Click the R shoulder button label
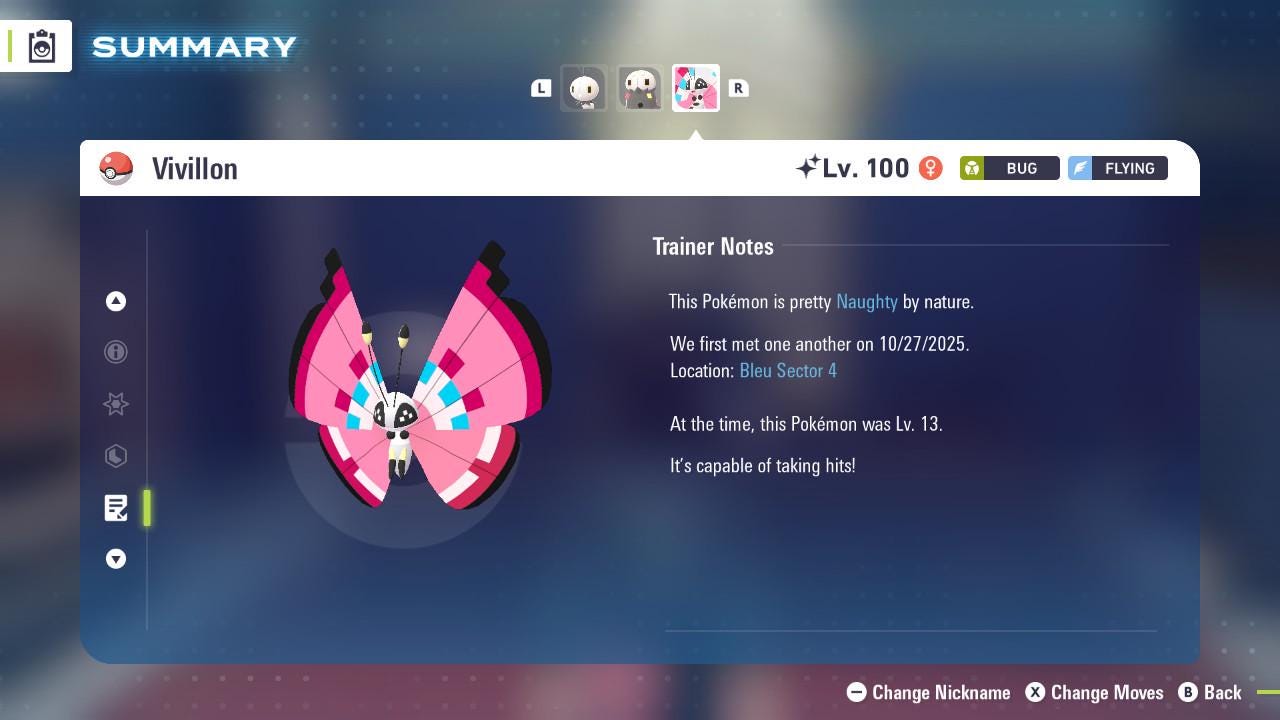Viewport: 1280px width, 720px height. point(738,88)
